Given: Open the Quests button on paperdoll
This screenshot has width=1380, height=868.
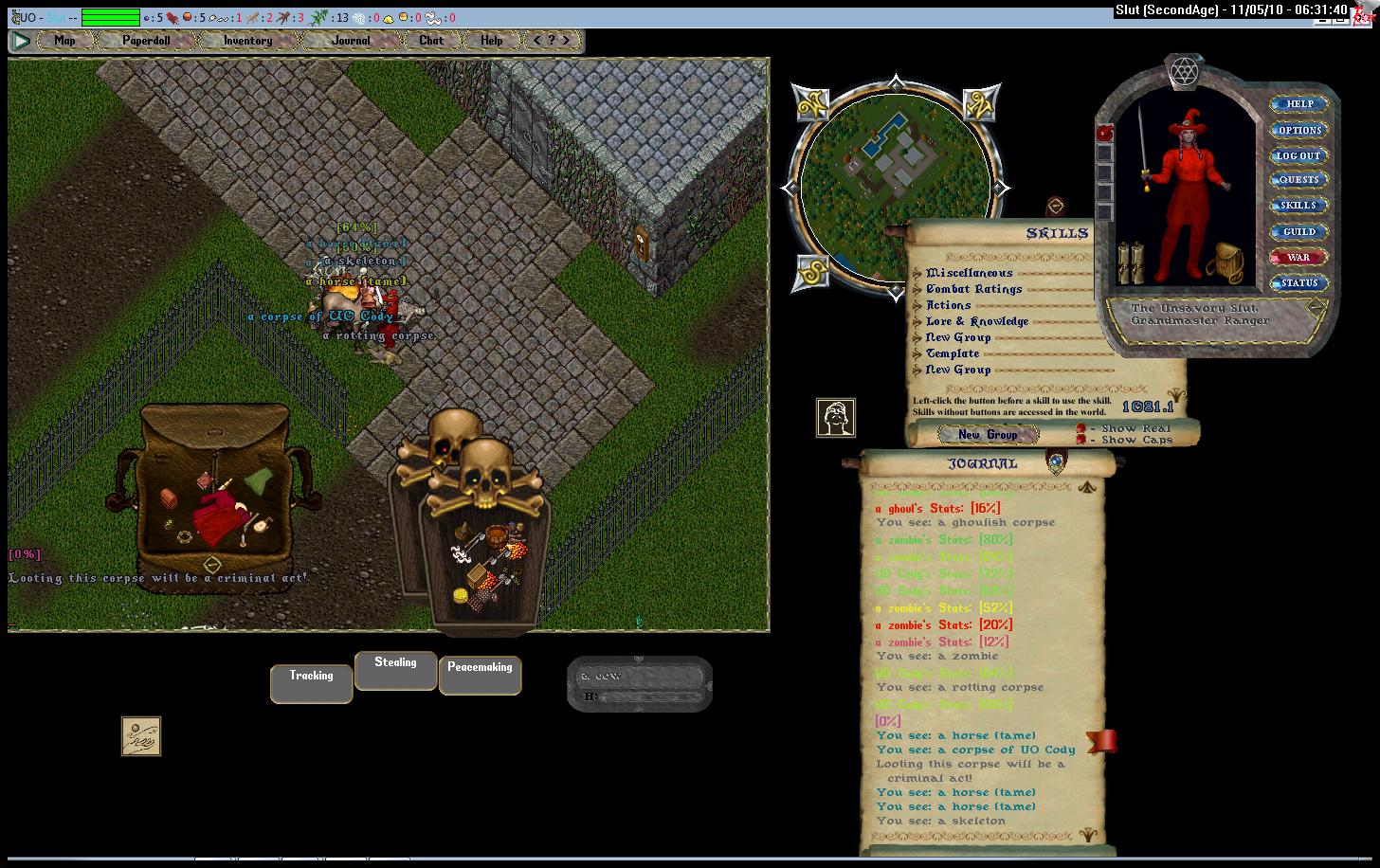Looking at the screenshot, I should point(1298,180).
